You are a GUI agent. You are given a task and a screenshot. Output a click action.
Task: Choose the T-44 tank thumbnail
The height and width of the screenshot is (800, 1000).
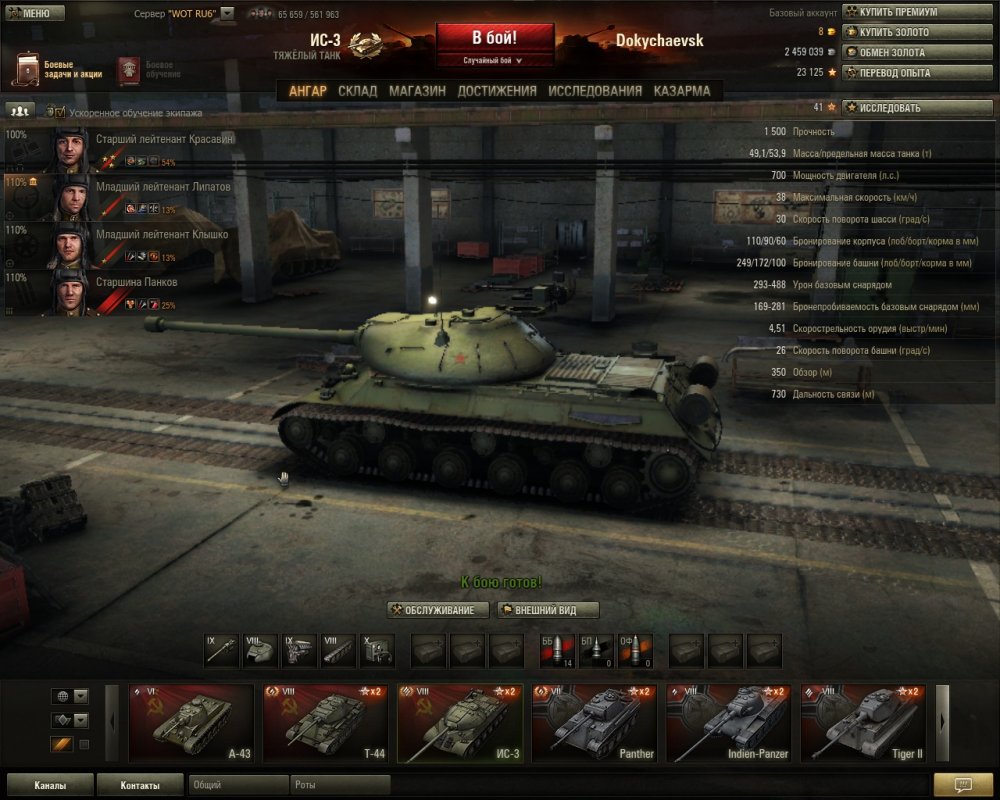(325, 723)
